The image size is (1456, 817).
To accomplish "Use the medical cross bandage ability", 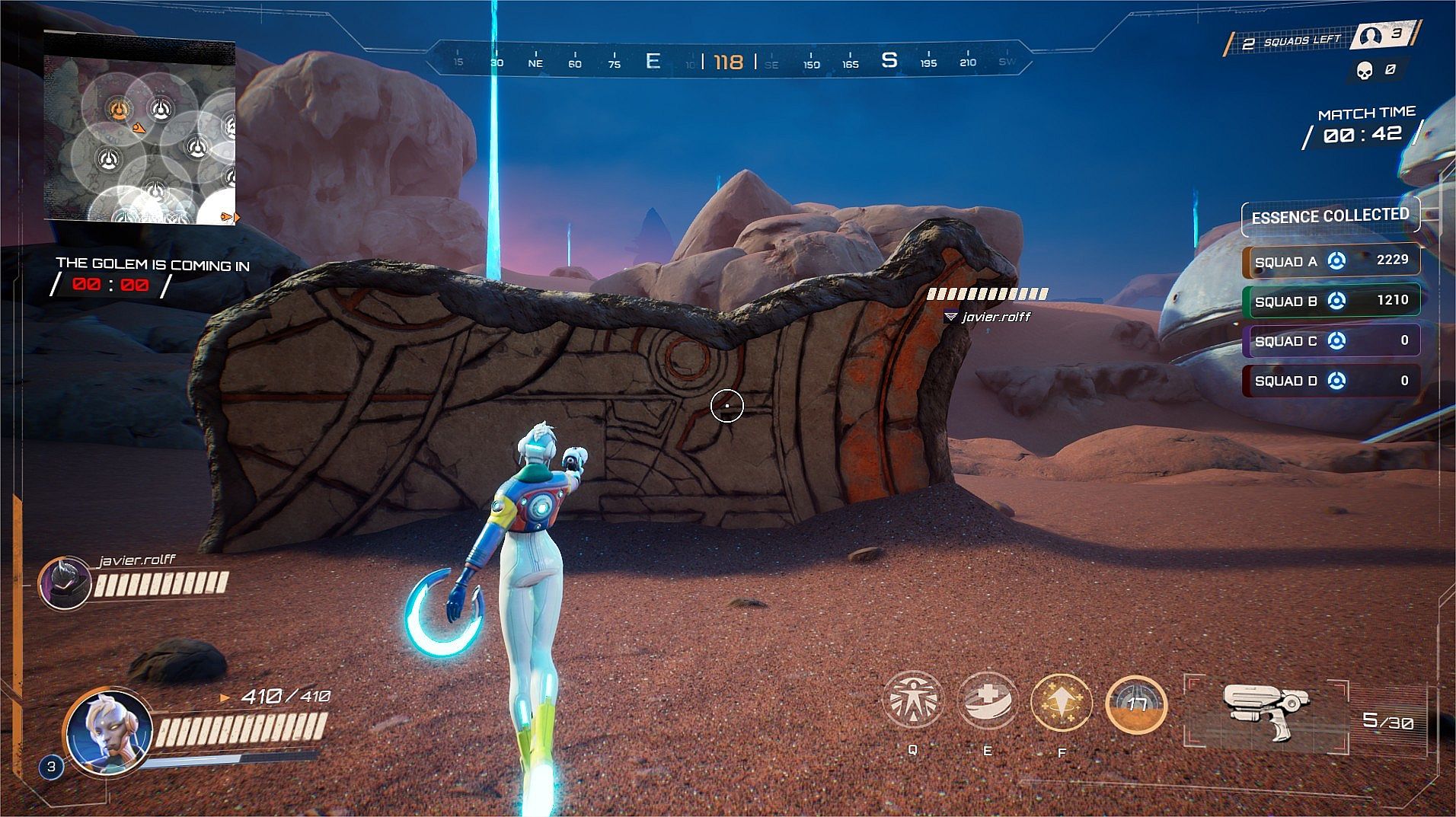I will pos(987,701).
